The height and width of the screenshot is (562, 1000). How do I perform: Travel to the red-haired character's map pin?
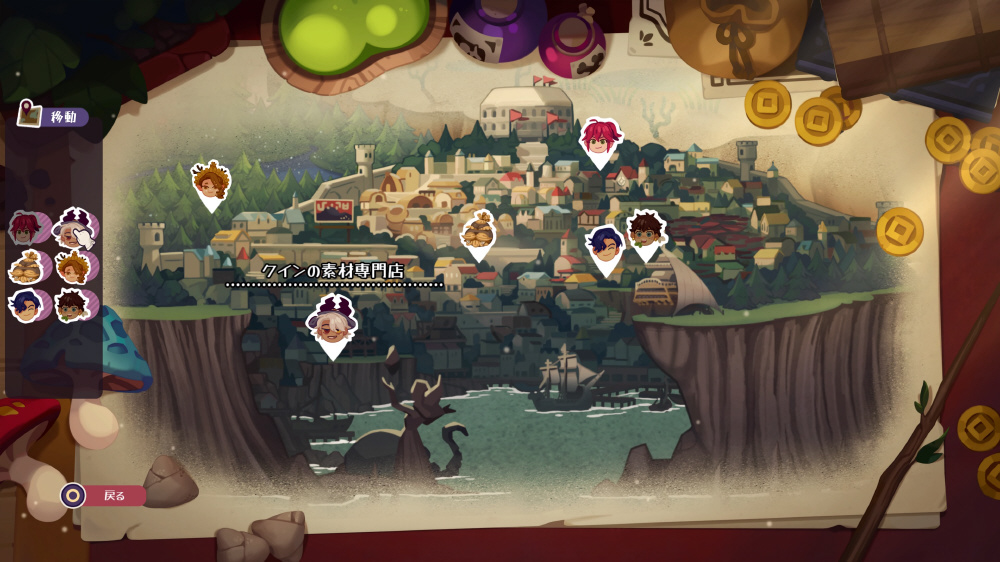[600, 138]
